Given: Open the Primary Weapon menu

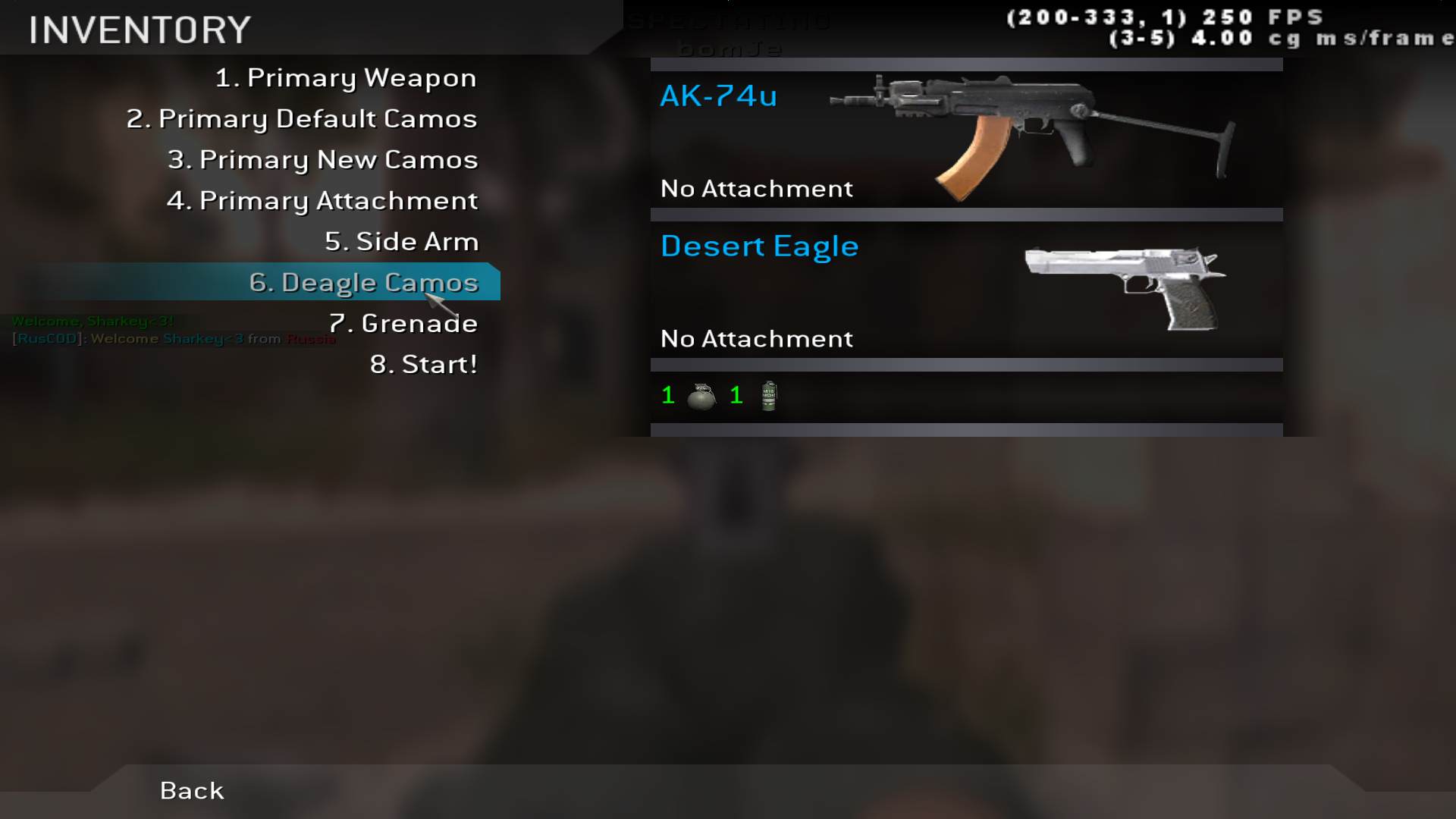Looking at the screenshot, I should (346, 78).
